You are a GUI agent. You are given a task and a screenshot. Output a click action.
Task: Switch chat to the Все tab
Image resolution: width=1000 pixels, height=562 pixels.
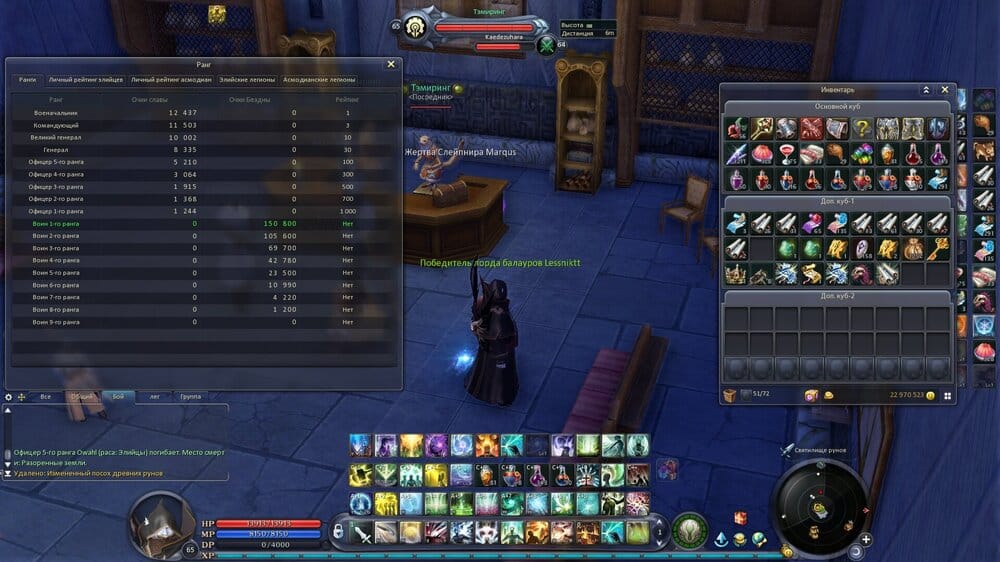[45, 396]
